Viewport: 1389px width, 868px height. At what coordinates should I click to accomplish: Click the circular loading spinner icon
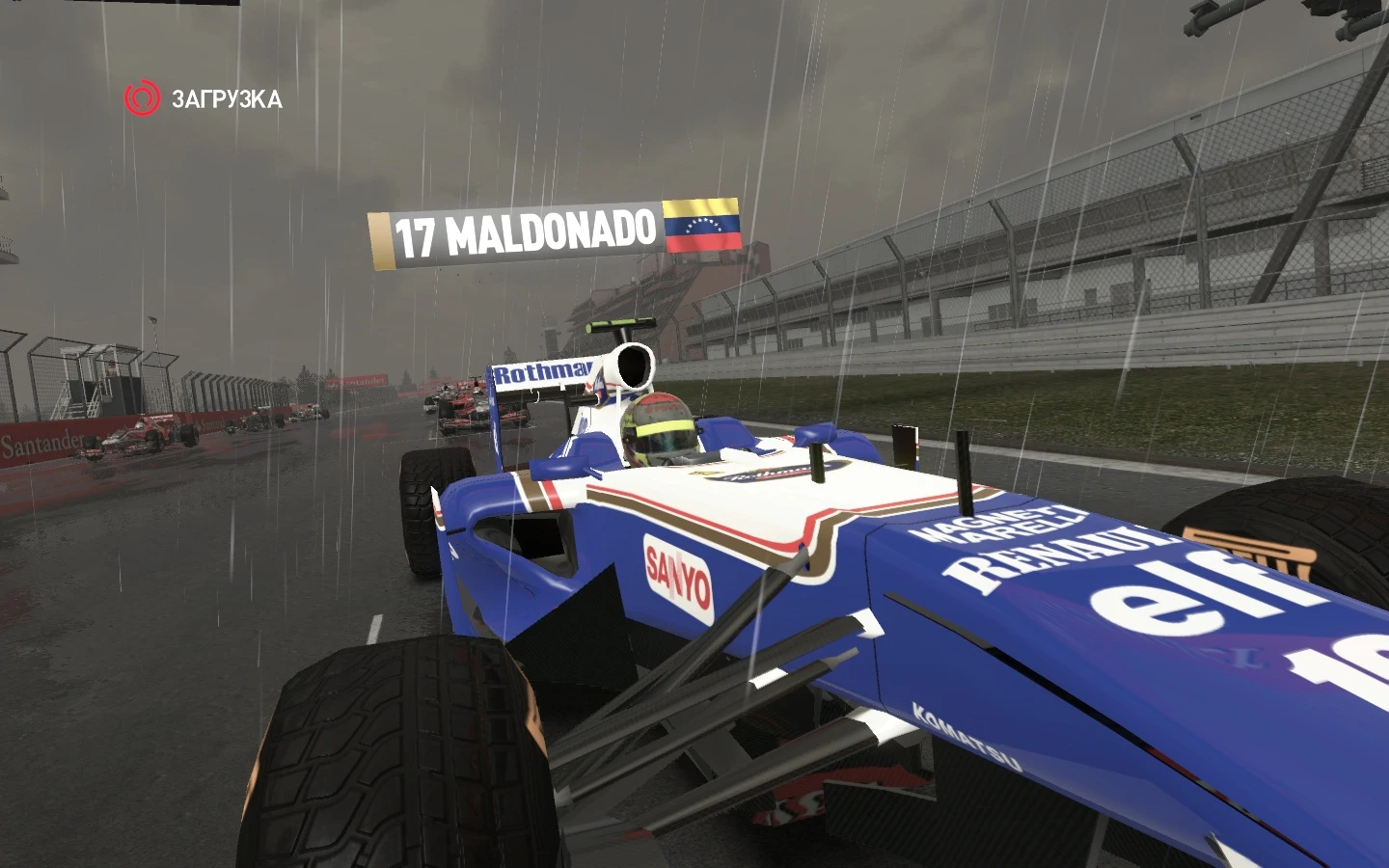[140, 96]
